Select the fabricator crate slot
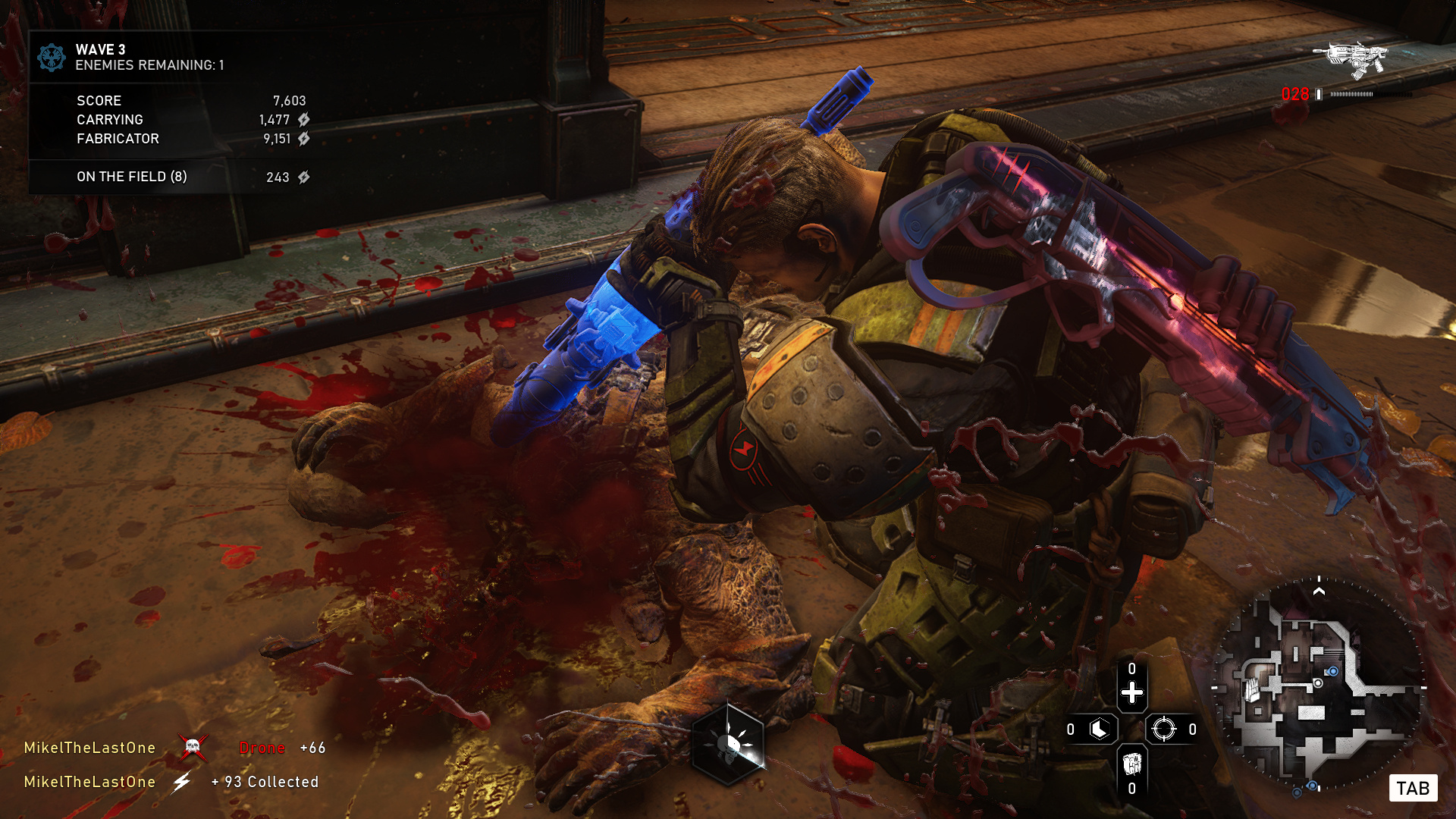 [x=1131, y=763]
